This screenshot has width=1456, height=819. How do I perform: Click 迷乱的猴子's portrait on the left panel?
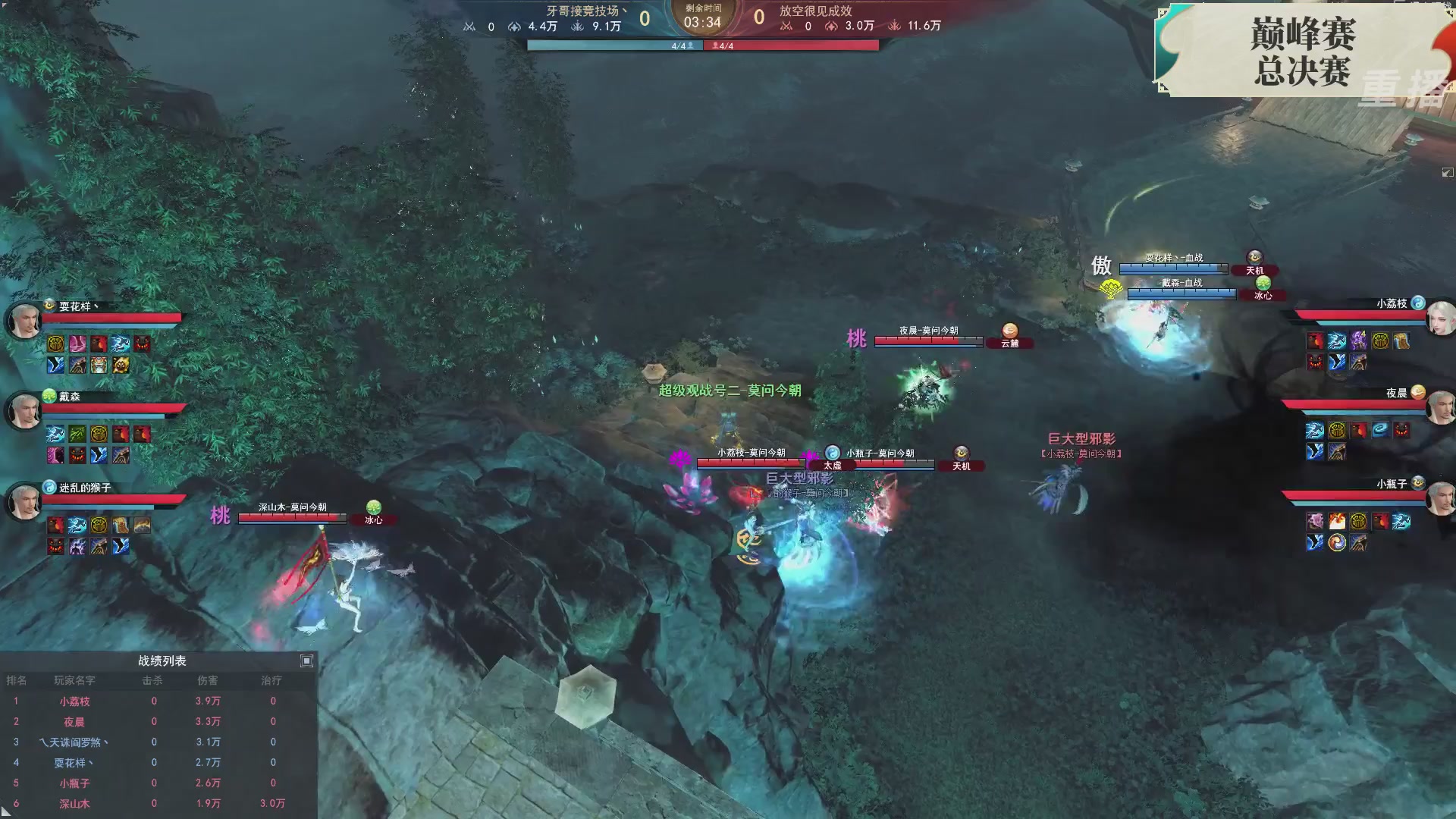click(25, 502)
